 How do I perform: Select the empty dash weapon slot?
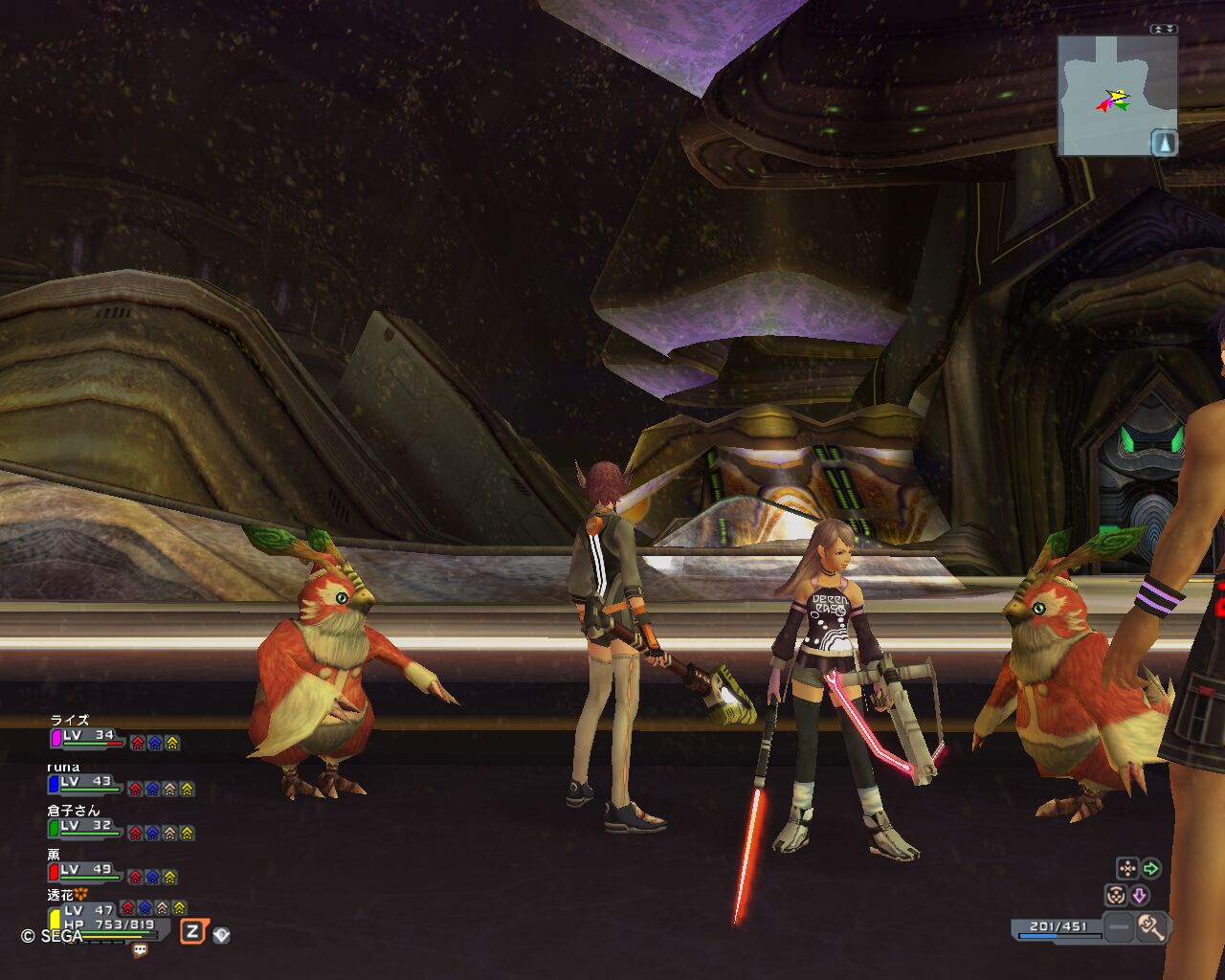(x=1118, y=926)
